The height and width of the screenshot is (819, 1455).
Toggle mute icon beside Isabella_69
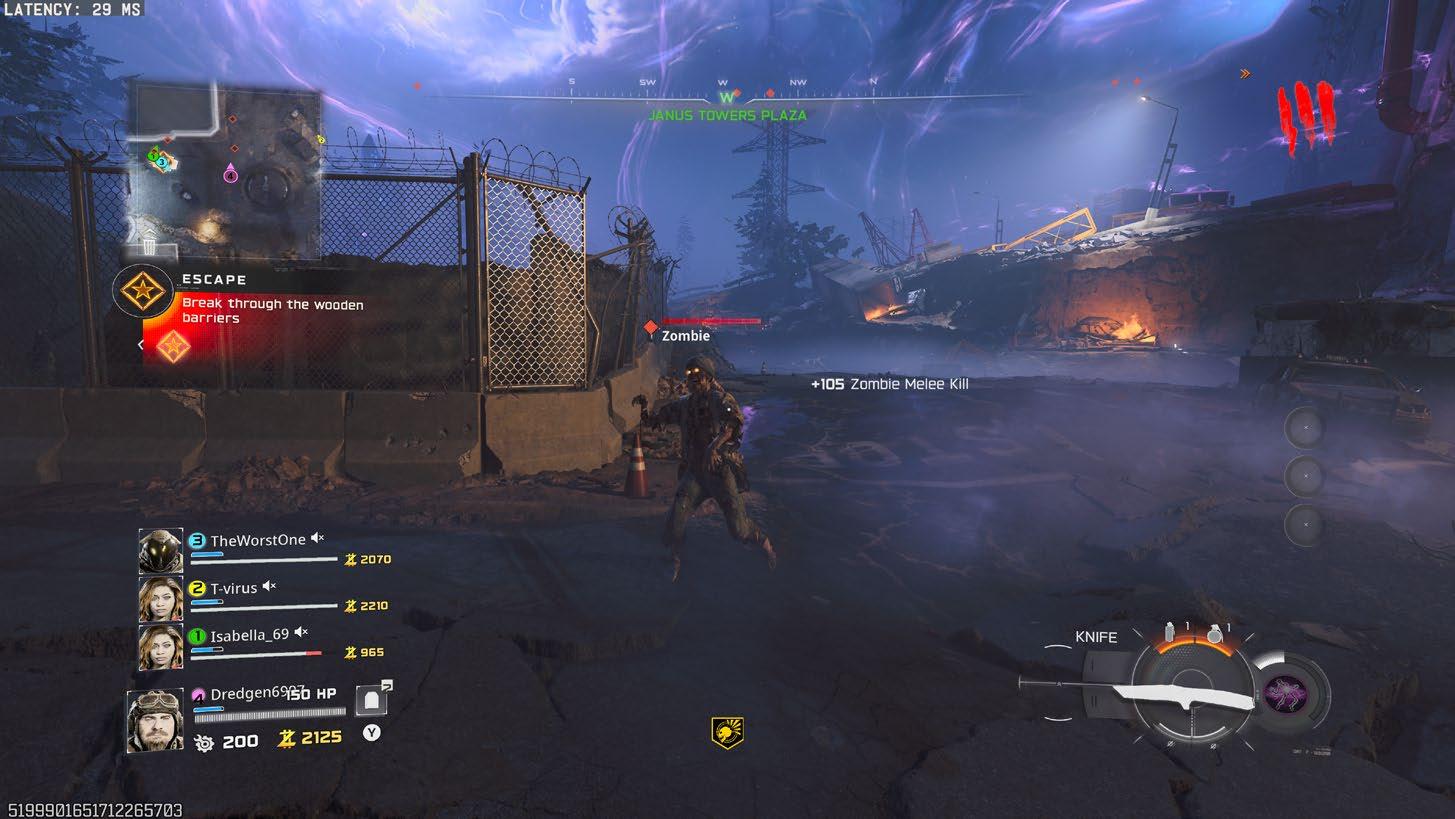pos(301,633)
